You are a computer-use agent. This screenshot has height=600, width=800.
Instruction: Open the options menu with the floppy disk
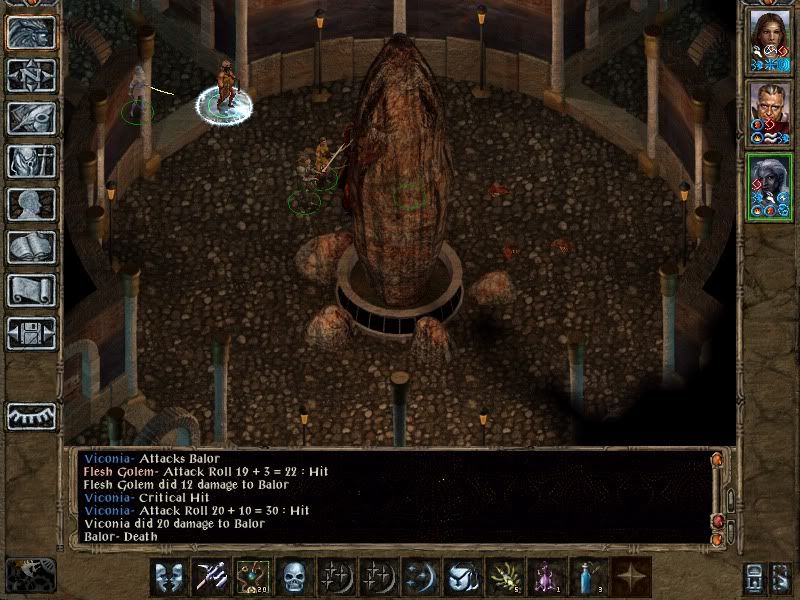(x=31, y=333)
